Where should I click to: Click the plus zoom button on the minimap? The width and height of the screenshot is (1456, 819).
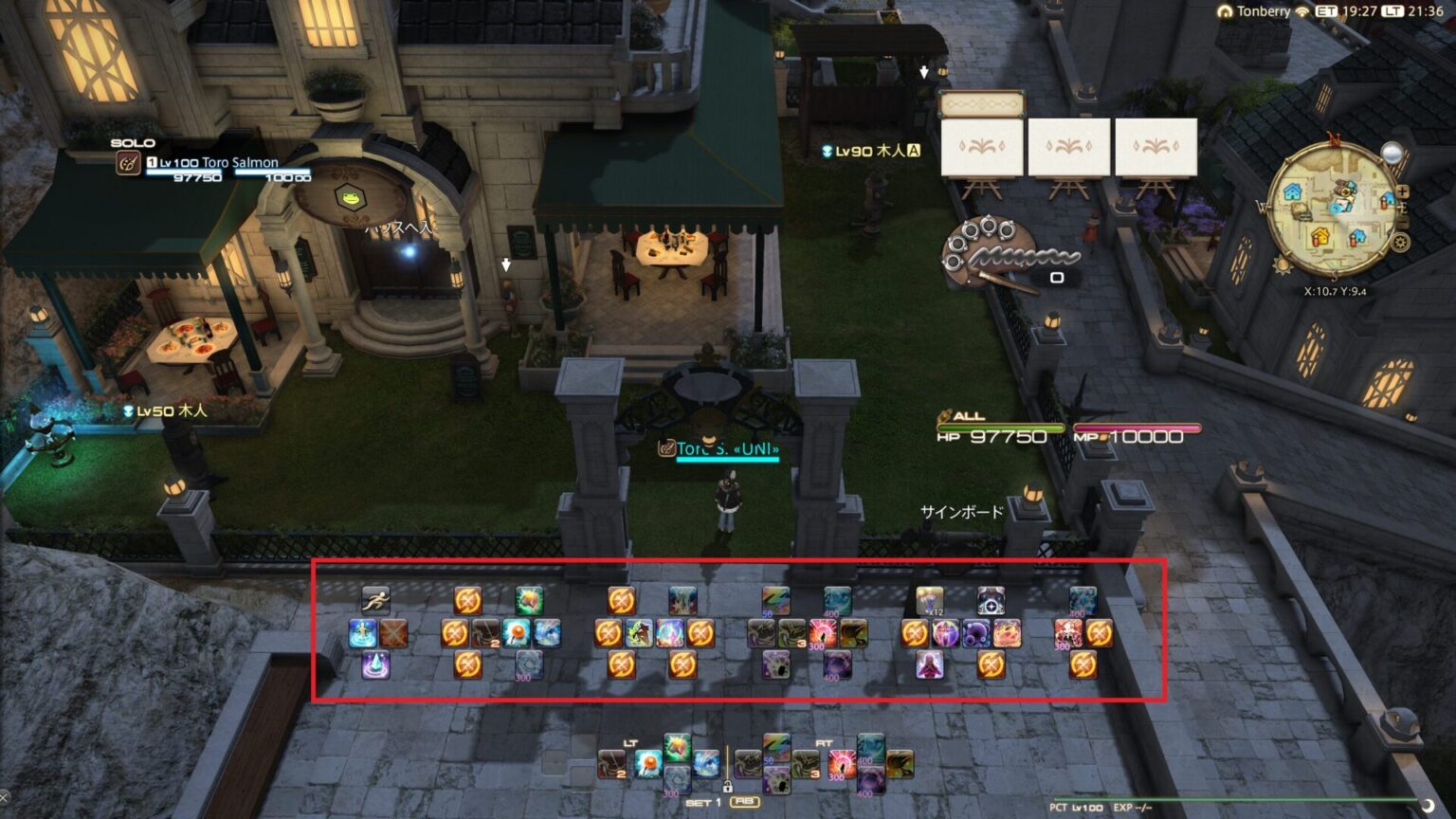click(x=1402, y=191)
